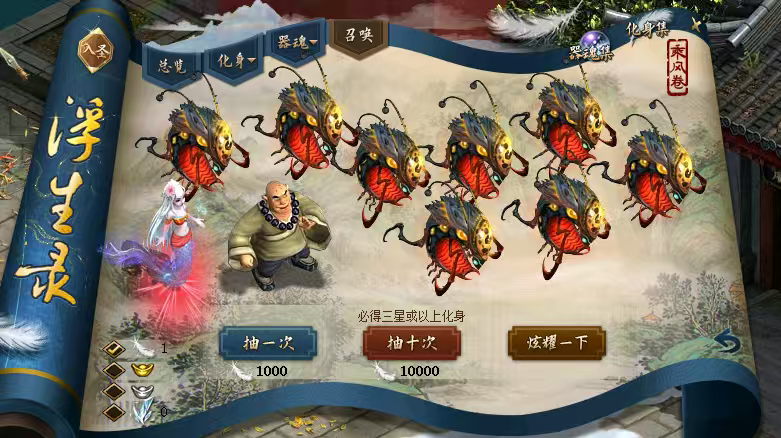
Task: Go back using the blue return arrow
Action: [728, 343]
